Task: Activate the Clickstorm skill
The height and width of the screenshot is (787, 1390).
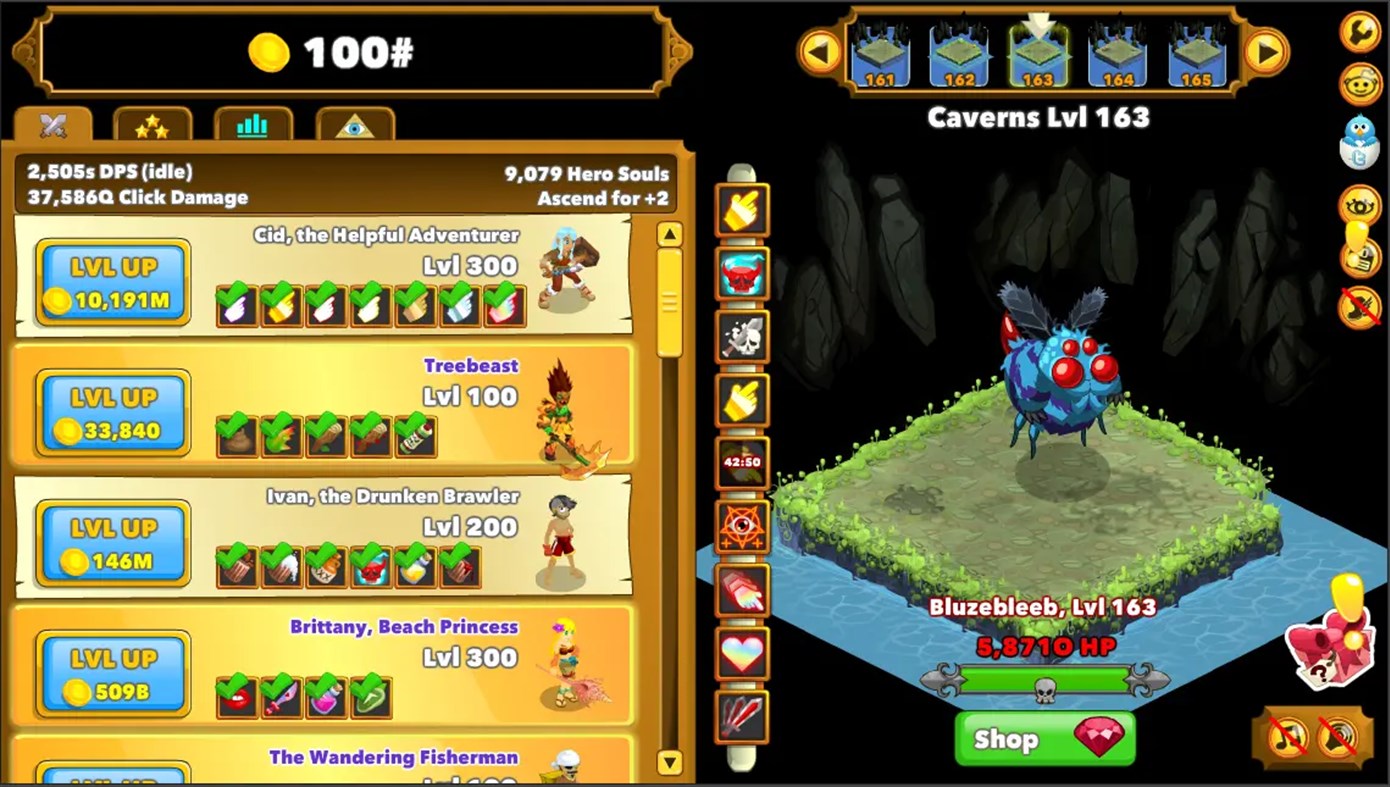Action: pos(742,210)
